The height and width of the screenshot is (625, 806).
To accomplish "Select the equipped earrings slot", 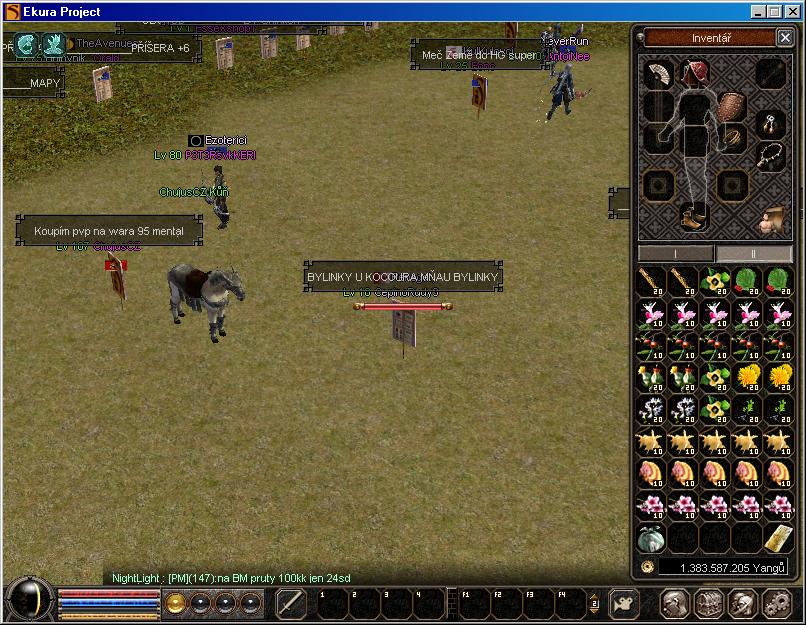I will [x=770, y=124].
